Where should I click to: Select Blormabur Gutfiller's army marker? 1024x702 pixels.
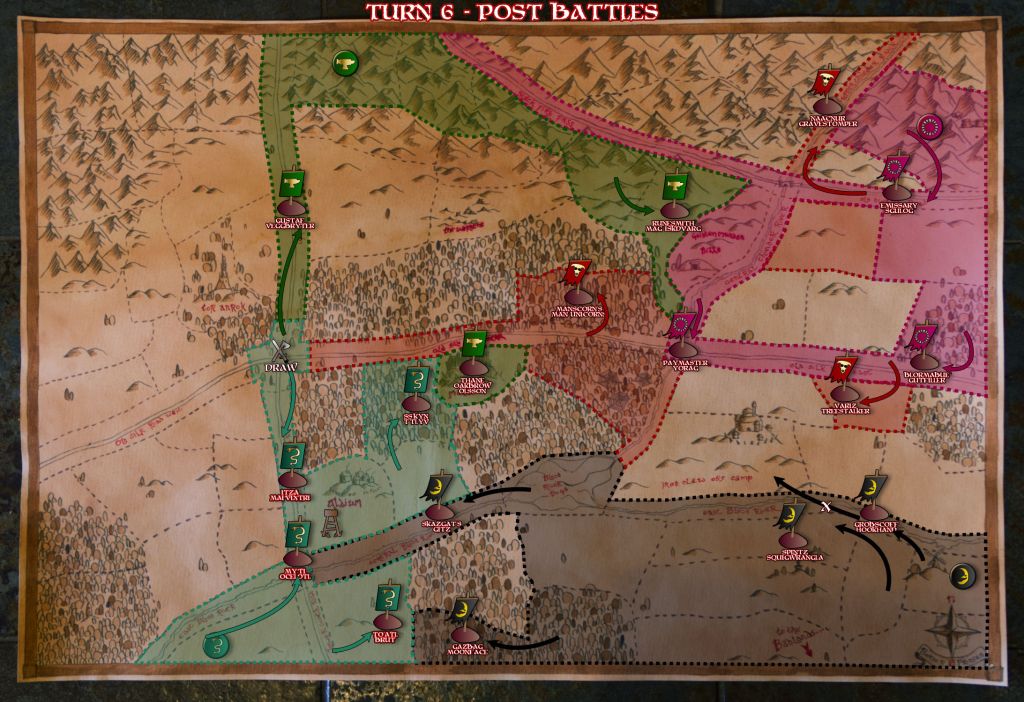923,342
